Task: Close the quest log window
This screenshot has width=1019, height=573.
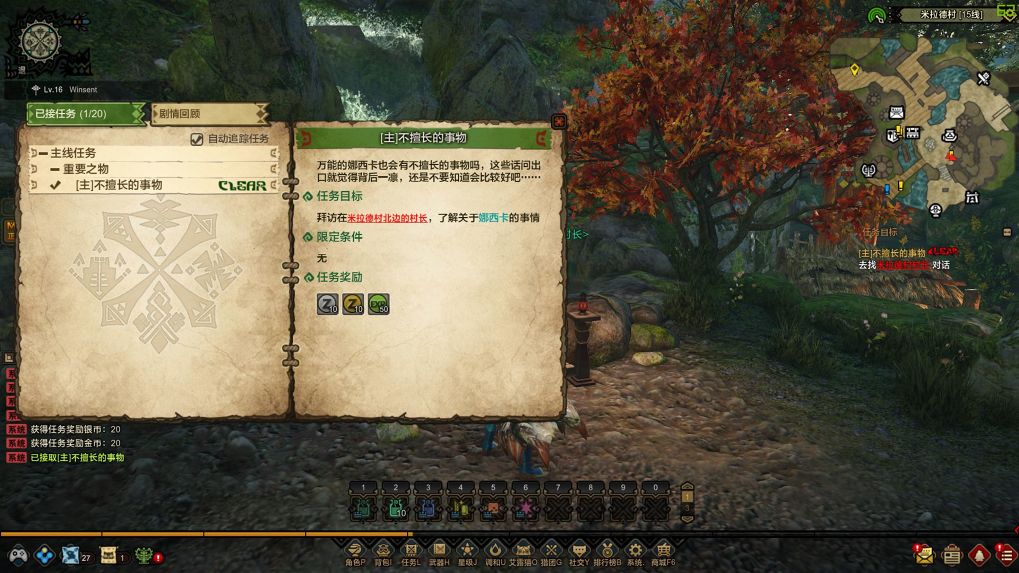Action: (559, 121)
